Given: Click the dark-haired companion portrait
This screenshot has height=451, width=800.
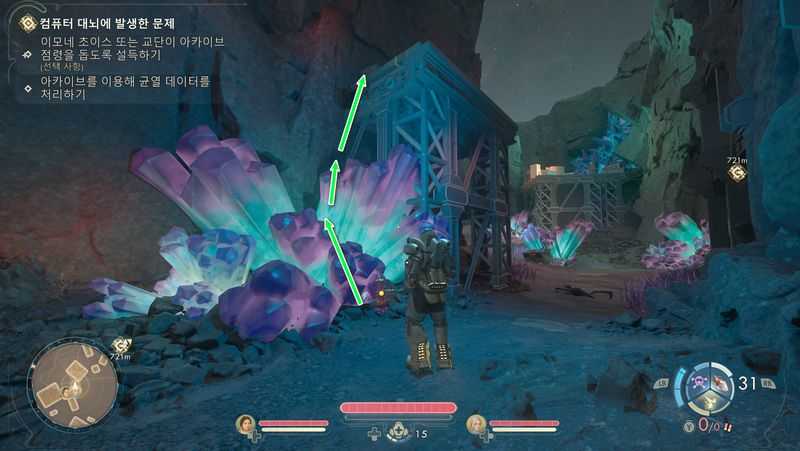Looking at the screenshot, I should pyautogui.click(x=245, y=424).
